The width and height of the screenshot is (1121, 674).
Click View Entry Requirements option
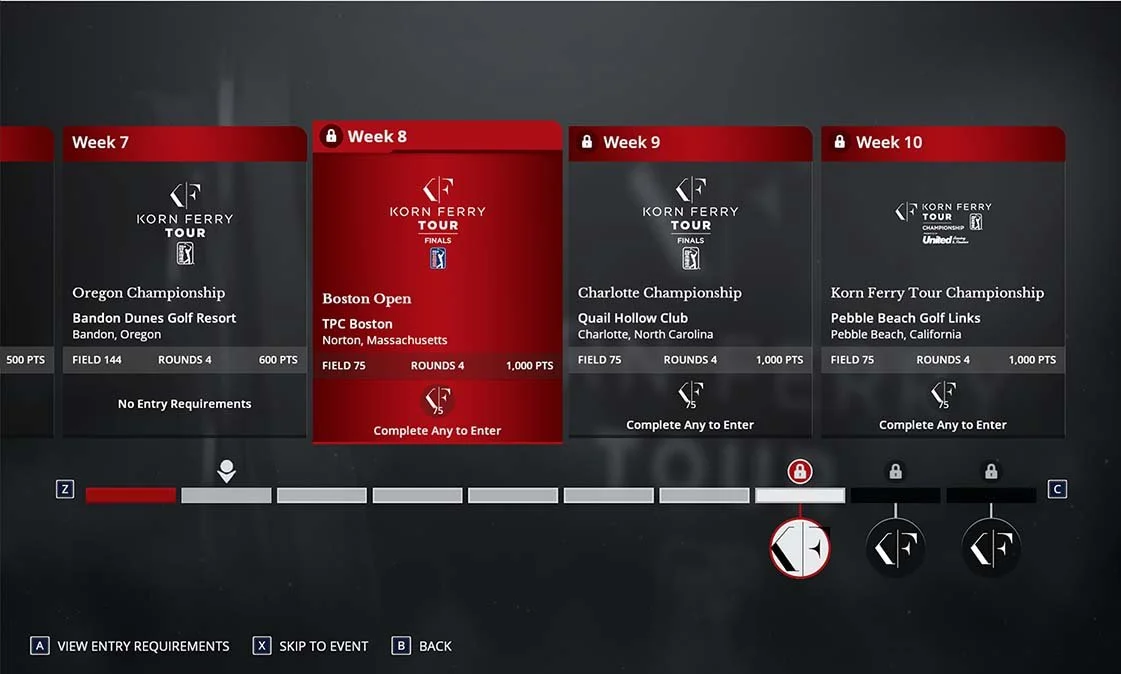coord(130,646)
